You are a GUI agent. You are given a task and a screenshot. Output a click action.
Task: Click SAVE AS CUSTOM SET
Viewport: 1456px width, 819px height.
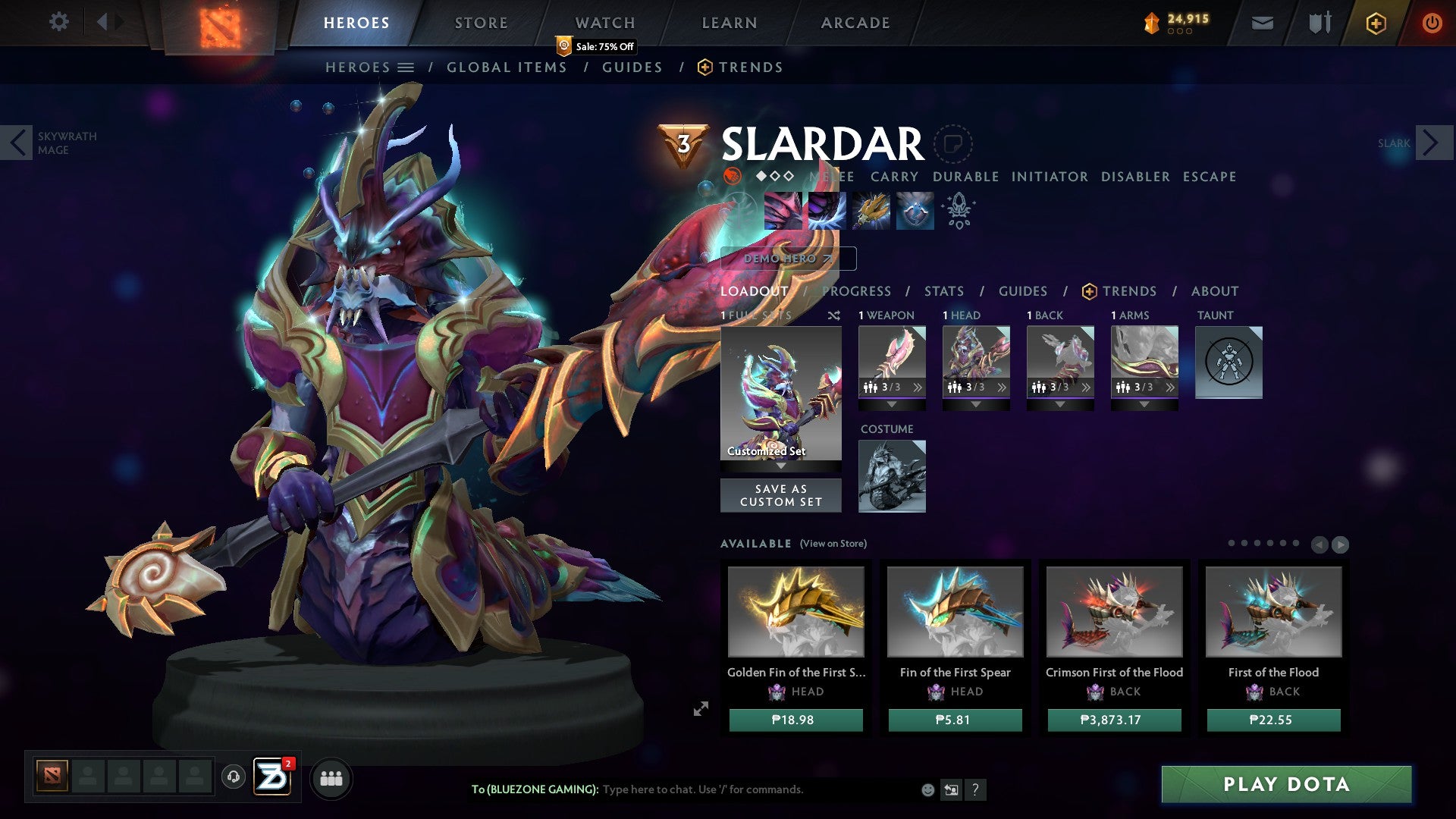781,494
